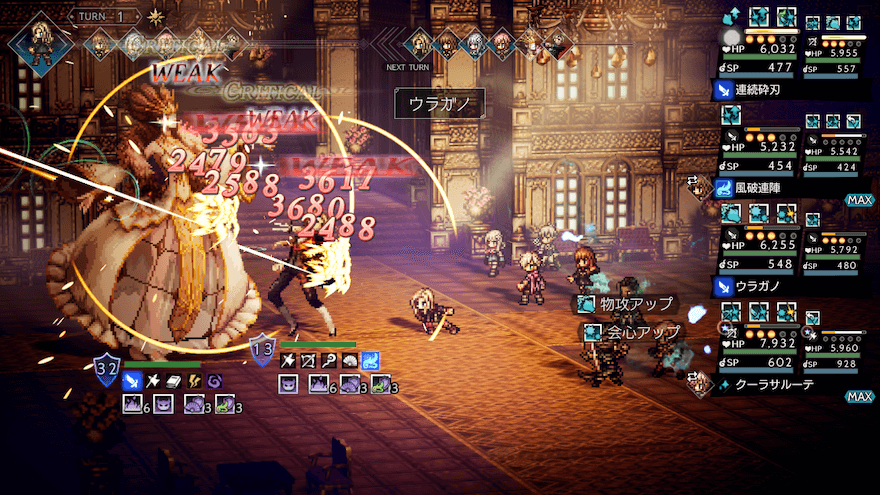Click the staff weakness icon
880x495 pixels.
click(330, 359)
